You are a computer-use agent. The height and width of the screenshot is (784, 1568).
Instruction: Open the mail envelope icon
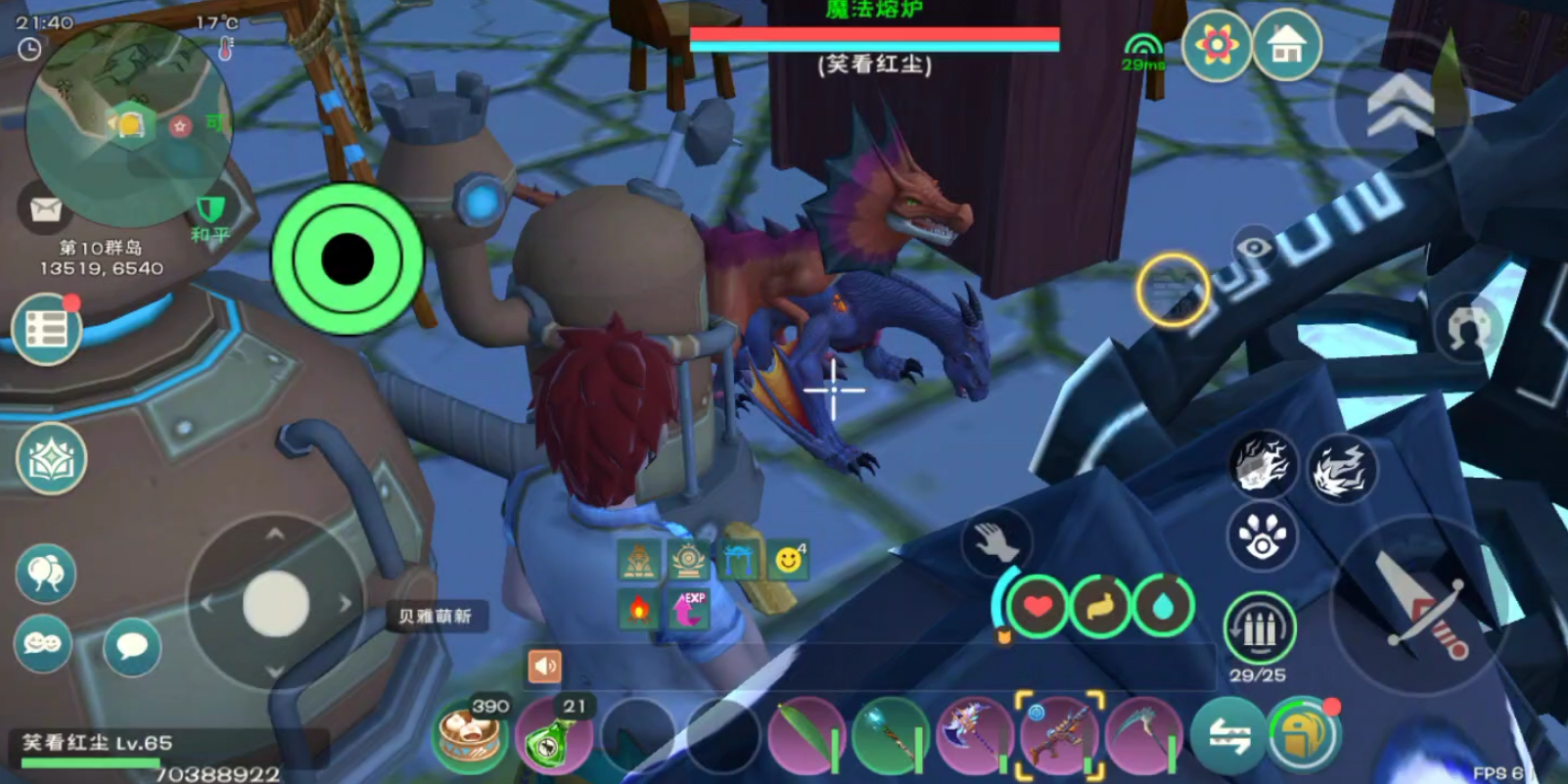coord(45,208)
